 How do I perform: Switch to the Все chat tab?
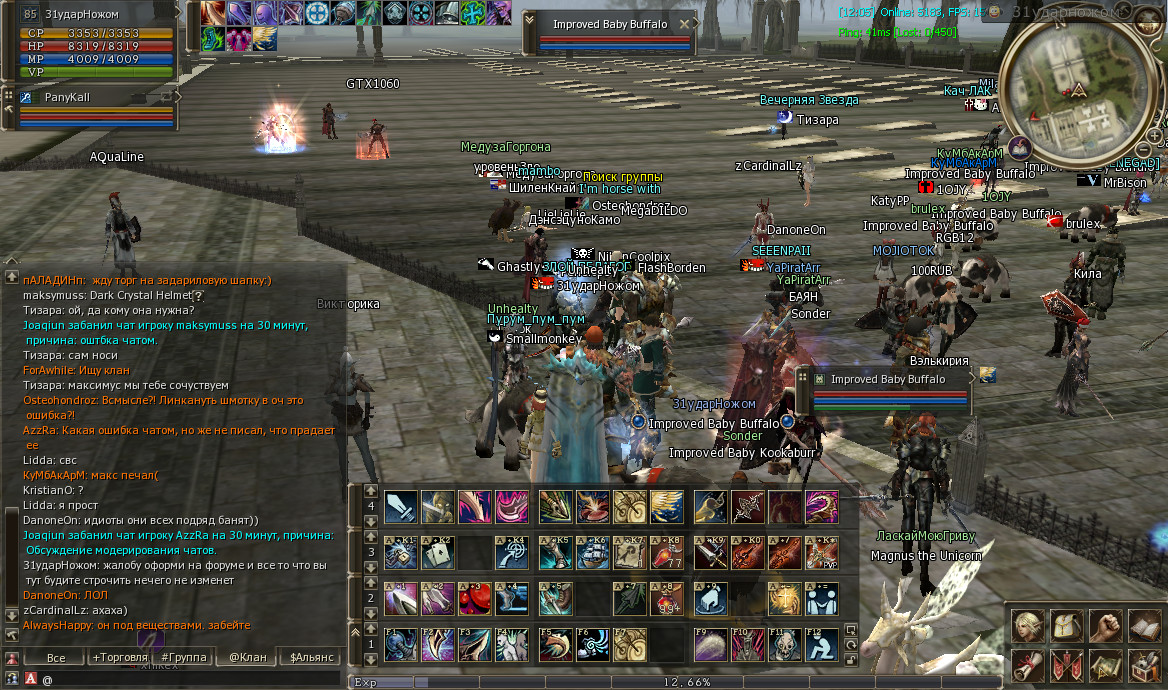tap(56, 657)
